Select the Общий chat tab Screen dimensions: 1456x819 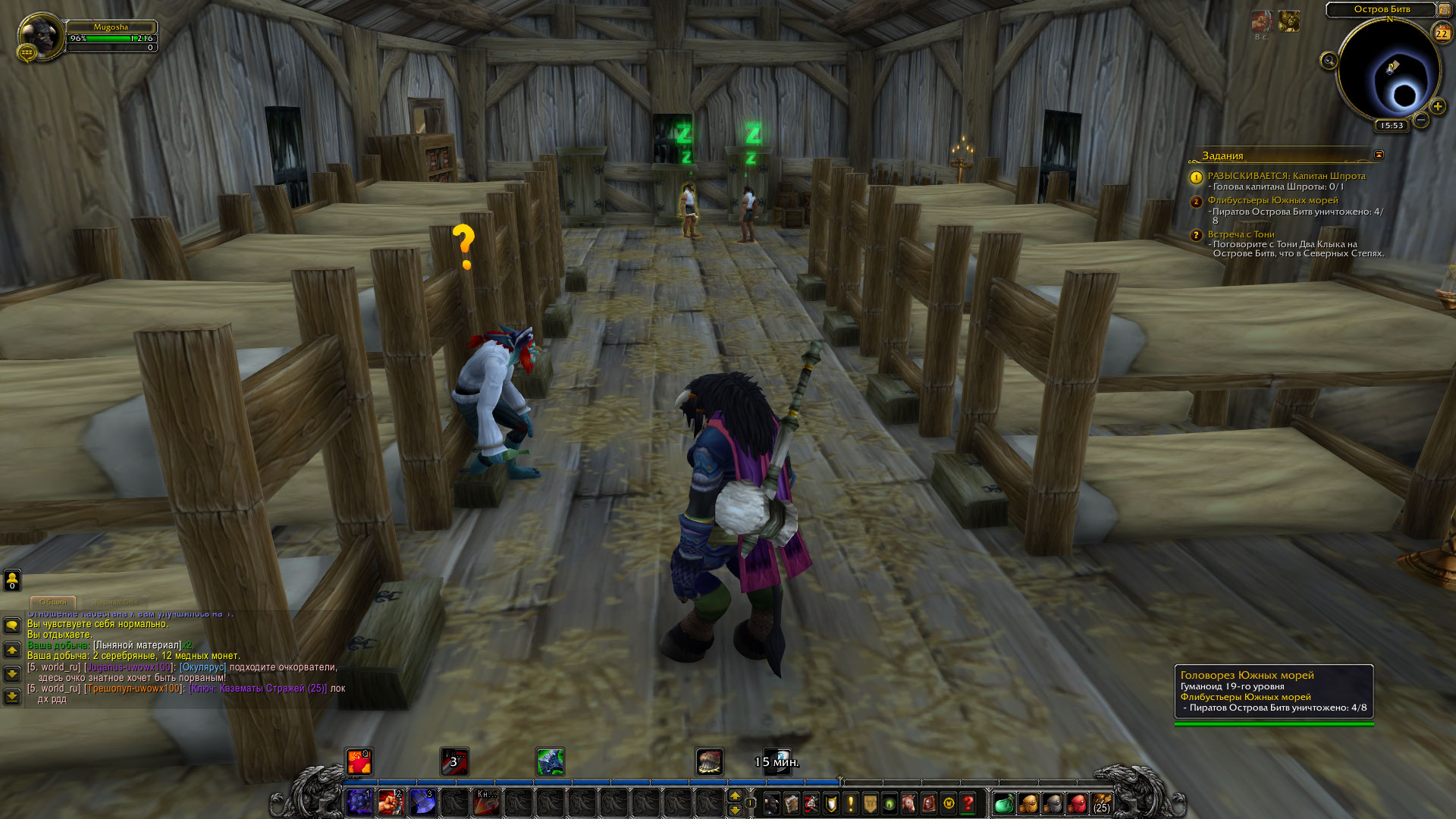(53, 602)
